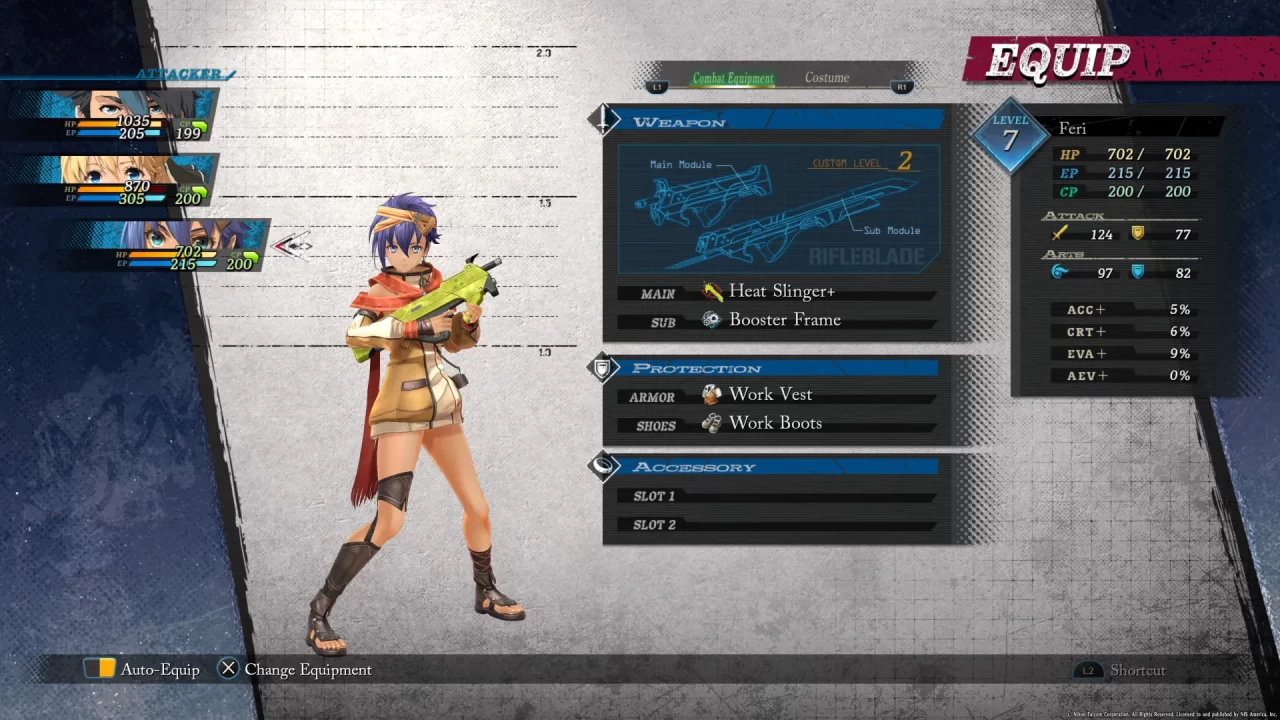Screen dimensions: 1280x720
Task: Select the Combat Equipment tab
Action: (x=733, y=78)
